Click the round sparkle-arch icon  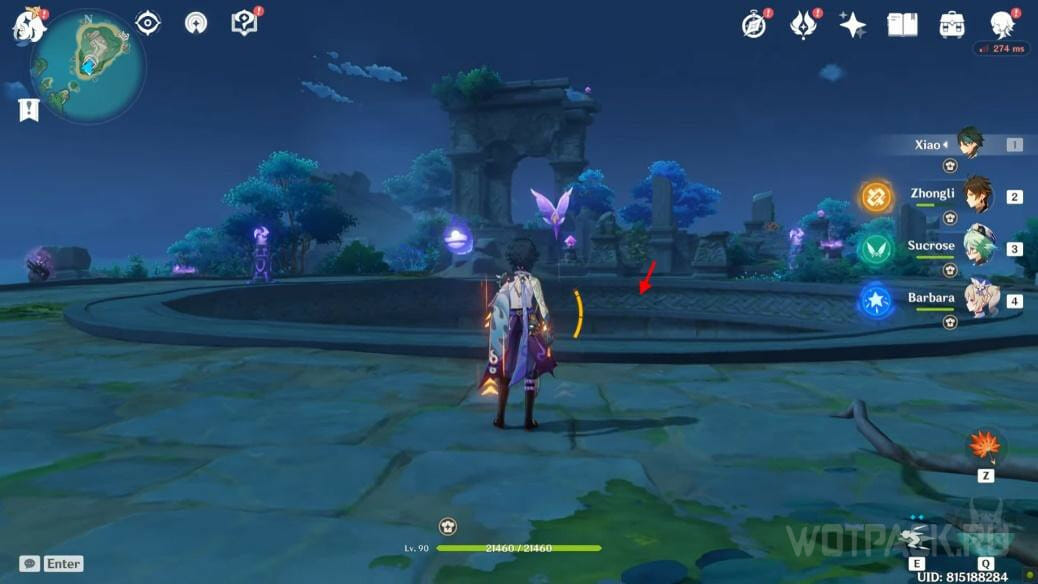[196, 23]
